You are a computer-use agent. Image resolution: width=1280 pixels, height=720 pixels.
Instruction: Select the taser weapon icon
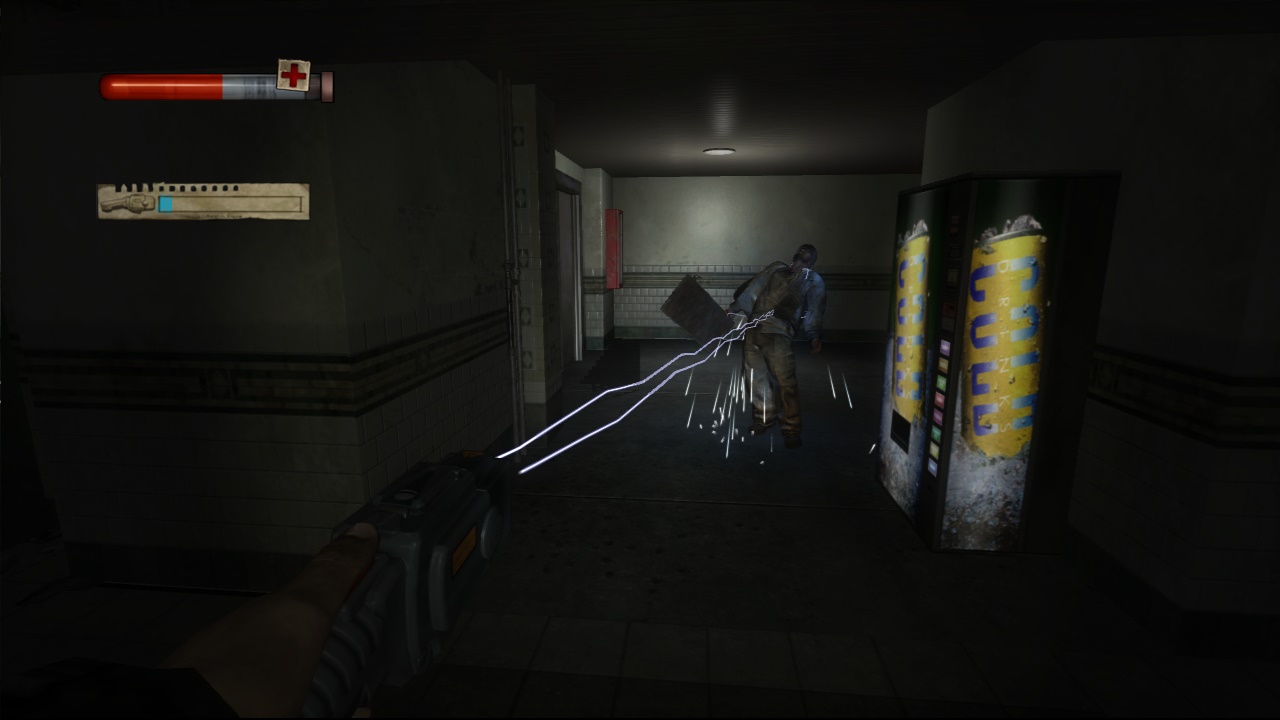coord(127,201)
